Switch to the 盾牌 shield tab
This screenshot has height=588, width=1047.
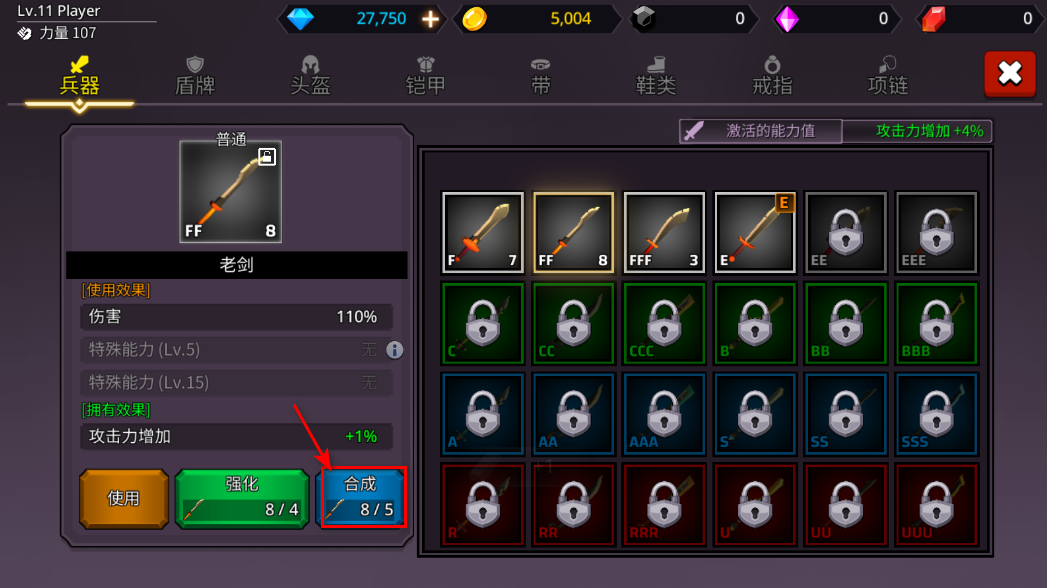click(195, 76)
